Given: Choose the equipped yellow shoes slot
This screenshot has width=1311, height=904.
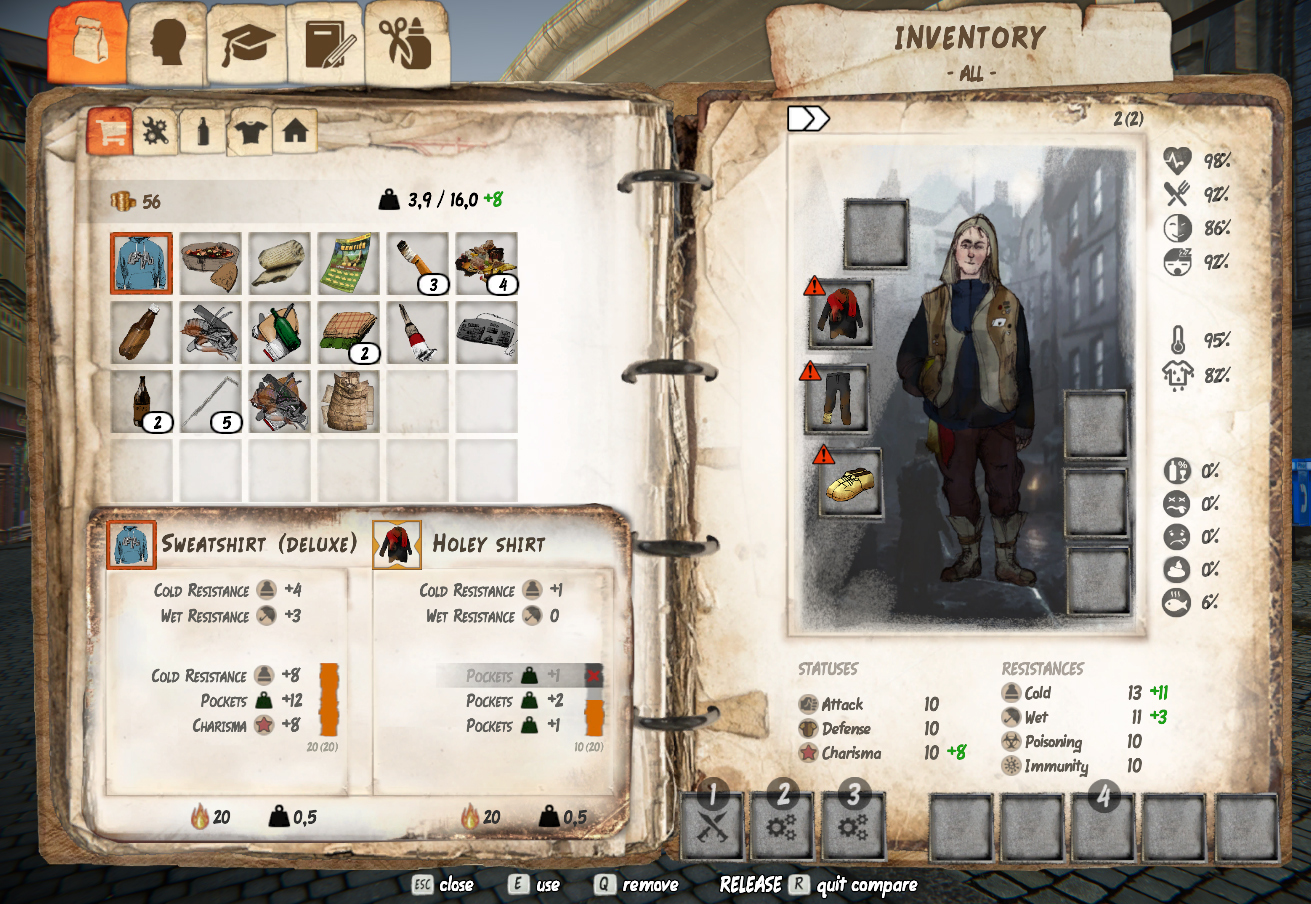Looking at the screenshot, I should point(851,482).
